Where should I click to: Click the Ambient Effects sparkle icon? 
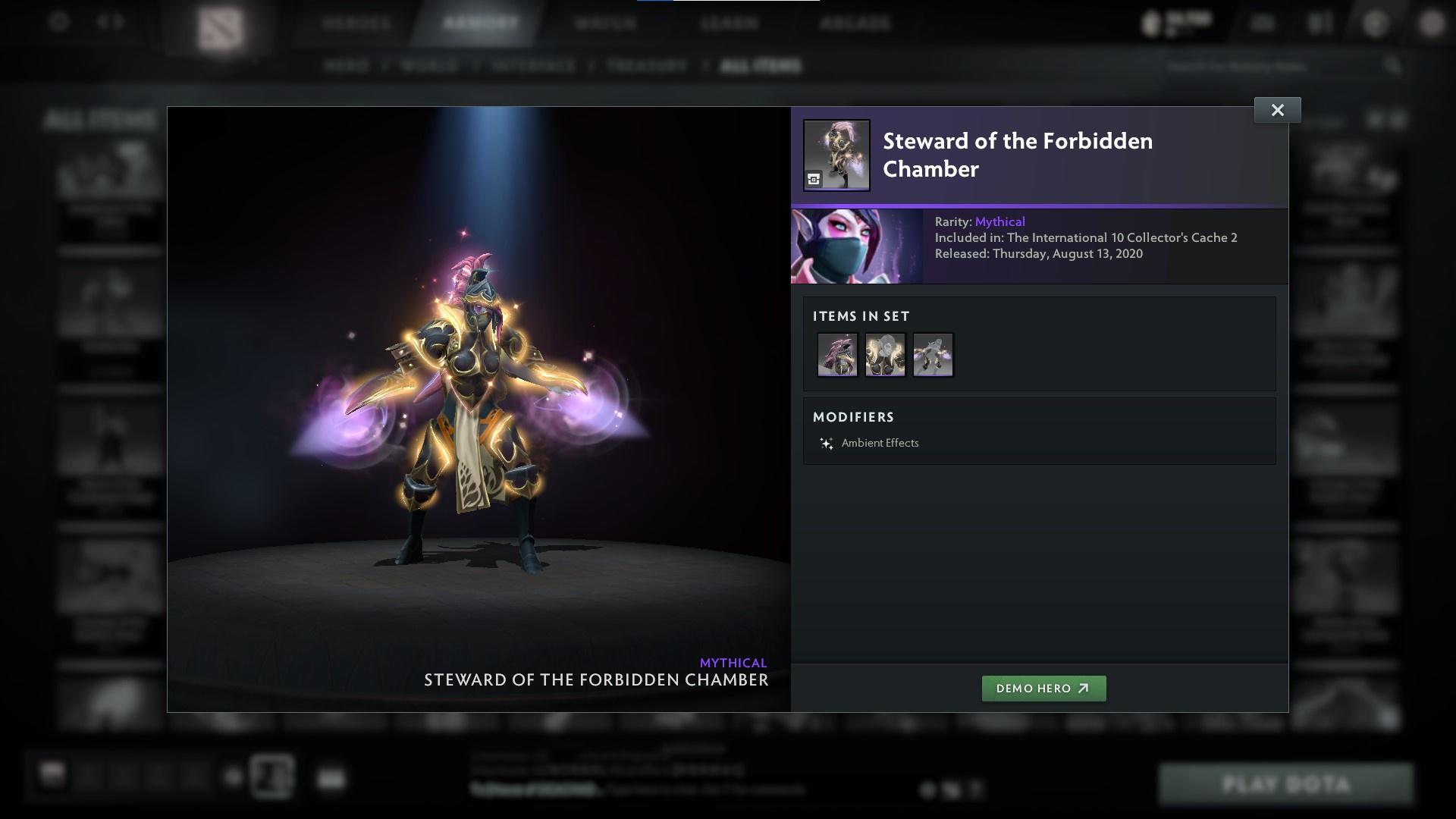[826, 443]
